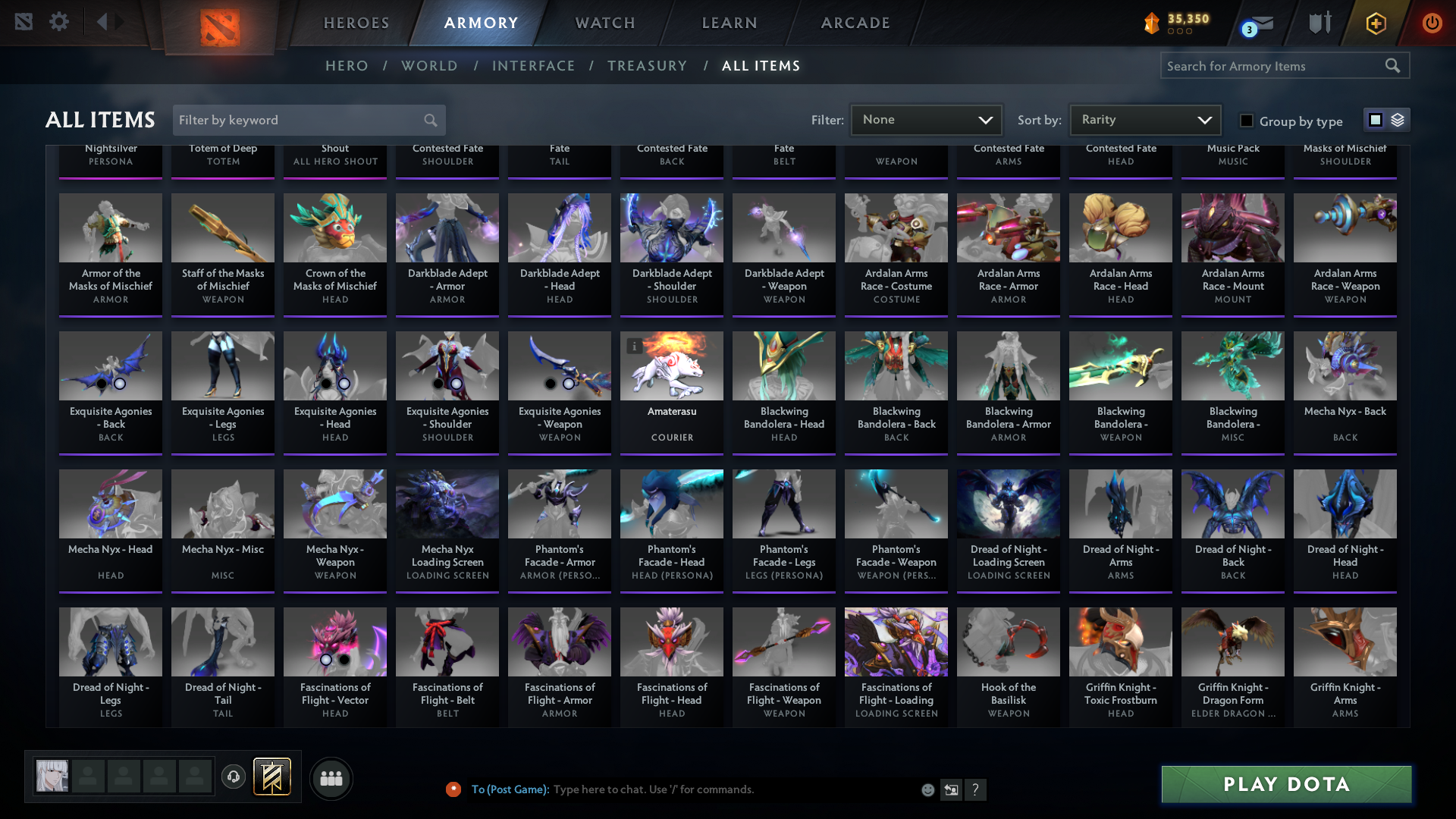Open the voice chat headset icon
The image size is (1456, 819).
pos(234,777)
